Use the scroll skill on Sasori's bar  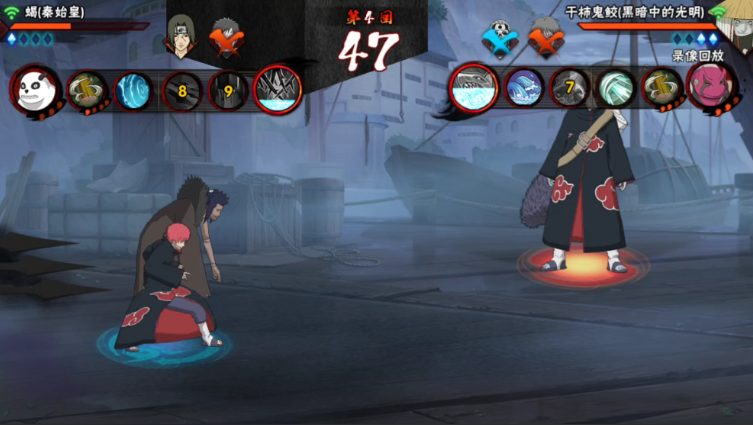point(88,91)
